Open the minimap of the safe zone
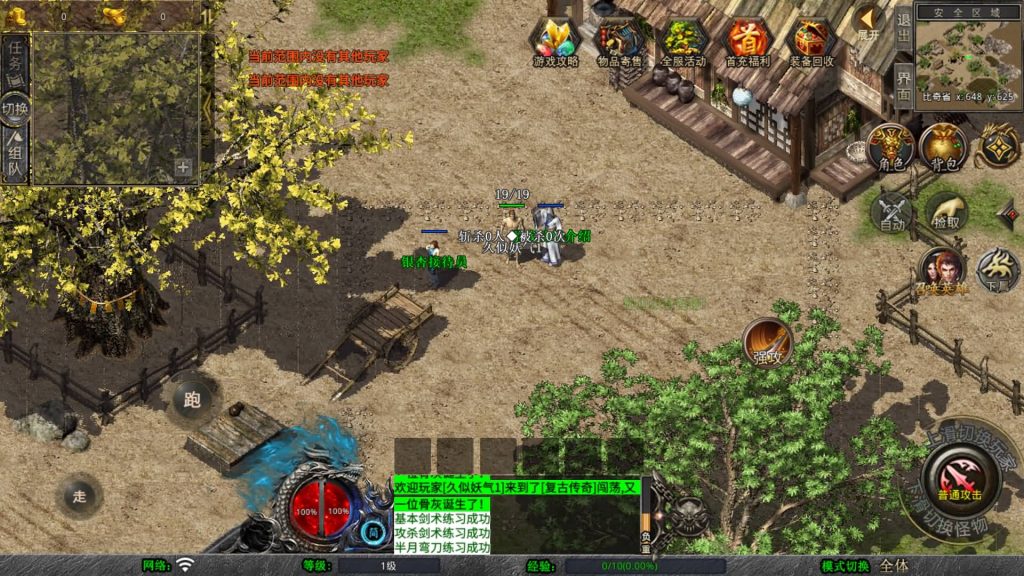1024x576 pixels. point(966,55)
